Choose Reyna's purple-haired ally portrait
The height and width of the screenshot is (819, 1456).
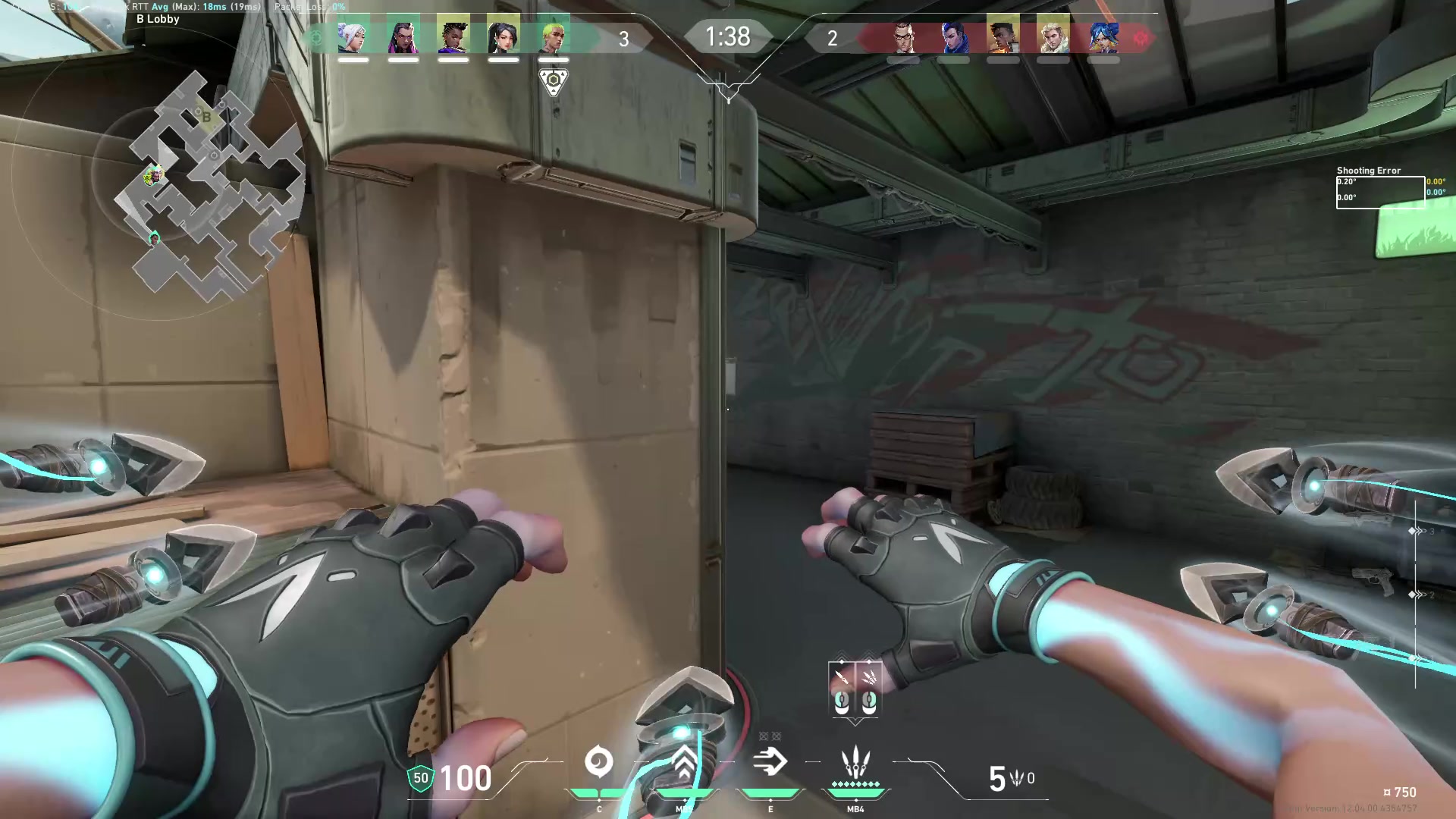pos(403,36)
